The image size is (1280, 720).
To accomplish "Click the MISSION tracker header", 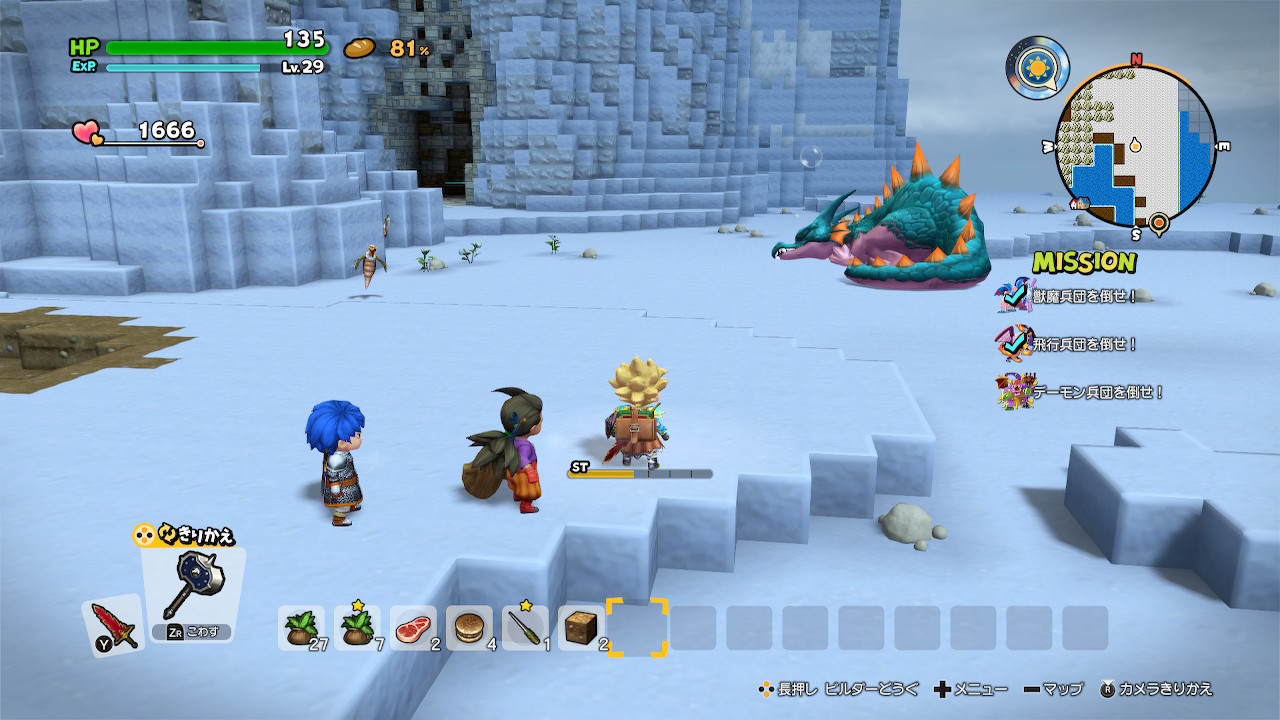I will pyautogui.click(x=1084, y=262).
